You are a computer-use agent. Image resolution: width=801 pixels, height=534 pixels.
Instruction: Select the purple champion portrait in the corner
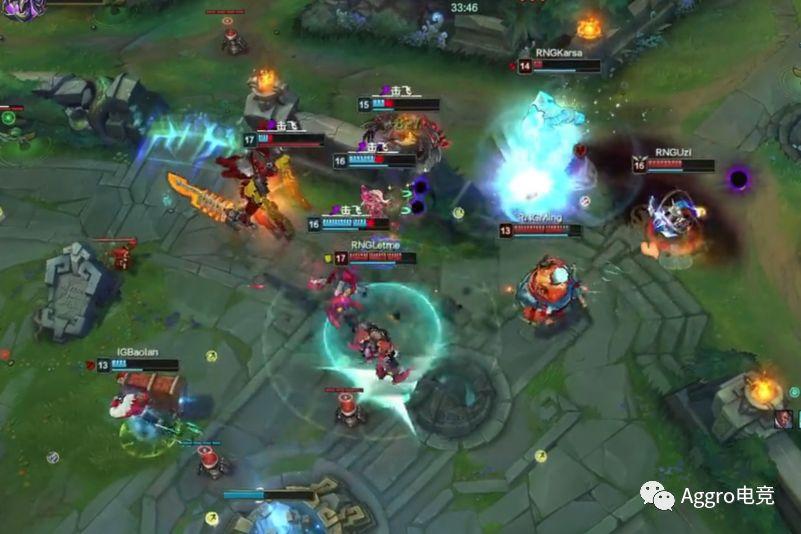[x=22, y=8]
